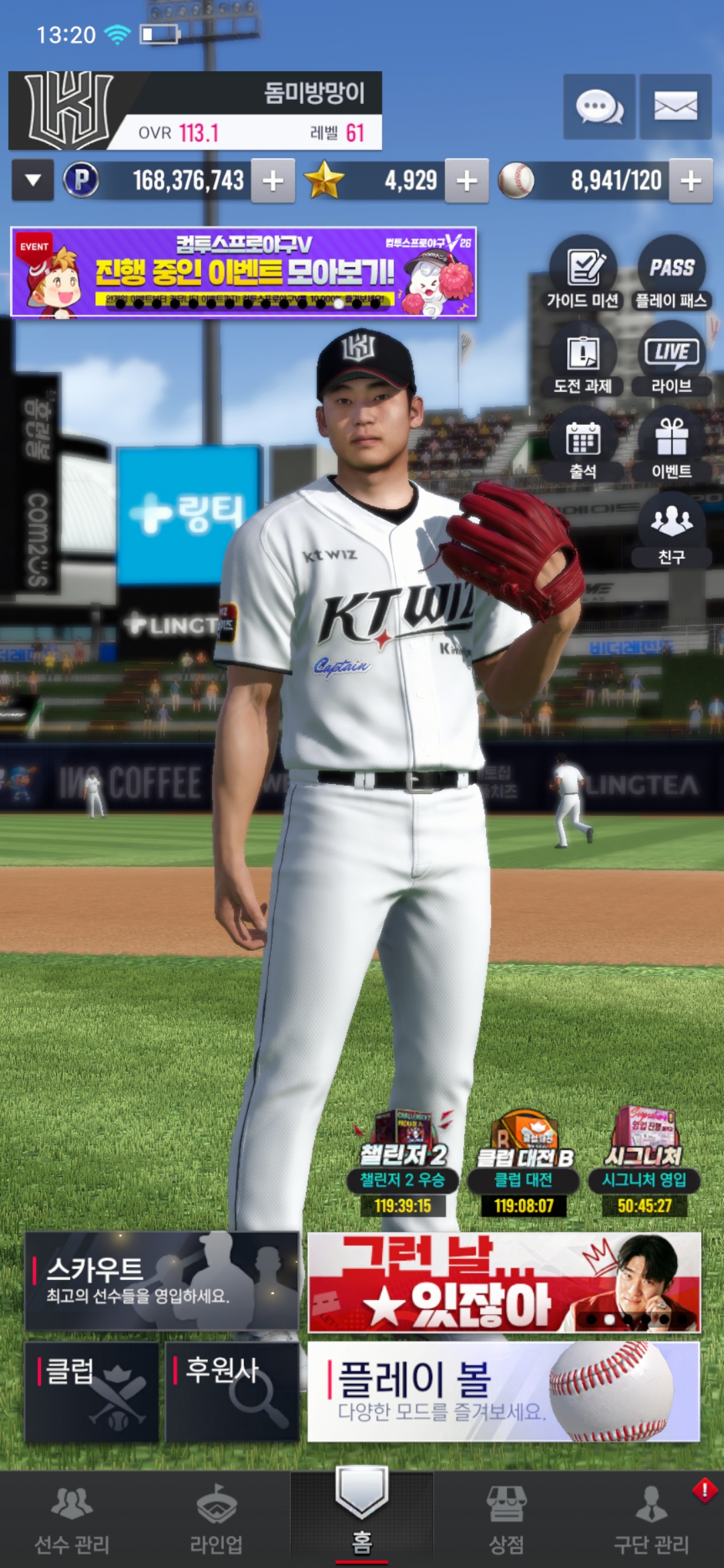Open the mailbox envelope icon

675,107
